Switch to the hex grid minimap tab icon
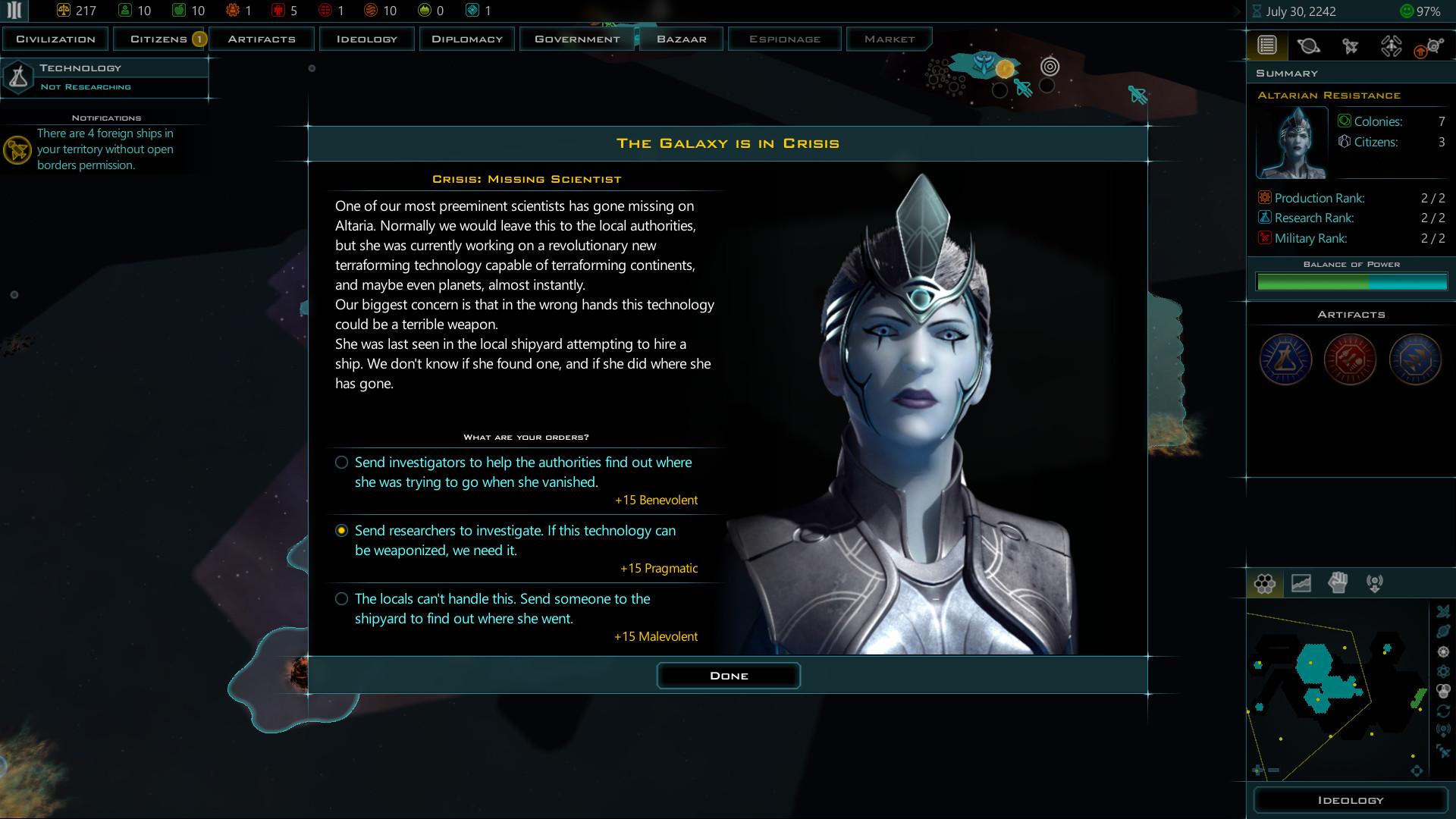The image size is (1456, 819). [1264, 583]
